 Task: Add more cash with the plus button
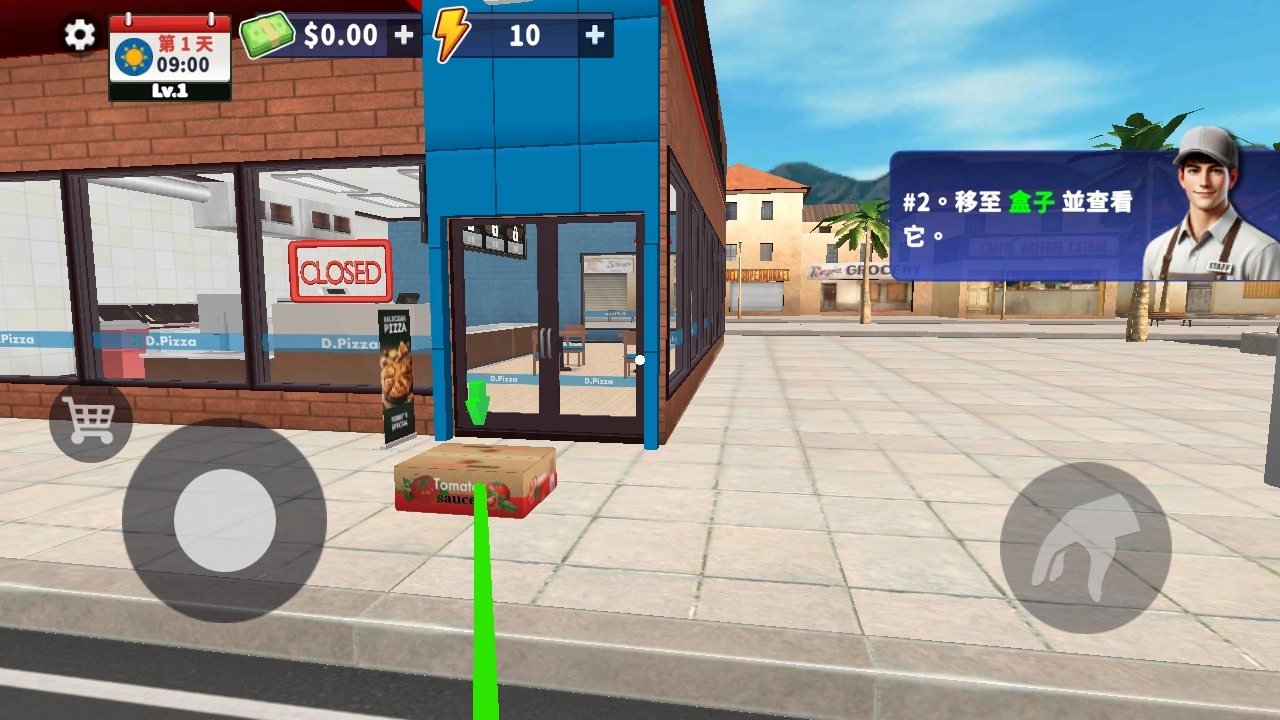pos(404,36)
